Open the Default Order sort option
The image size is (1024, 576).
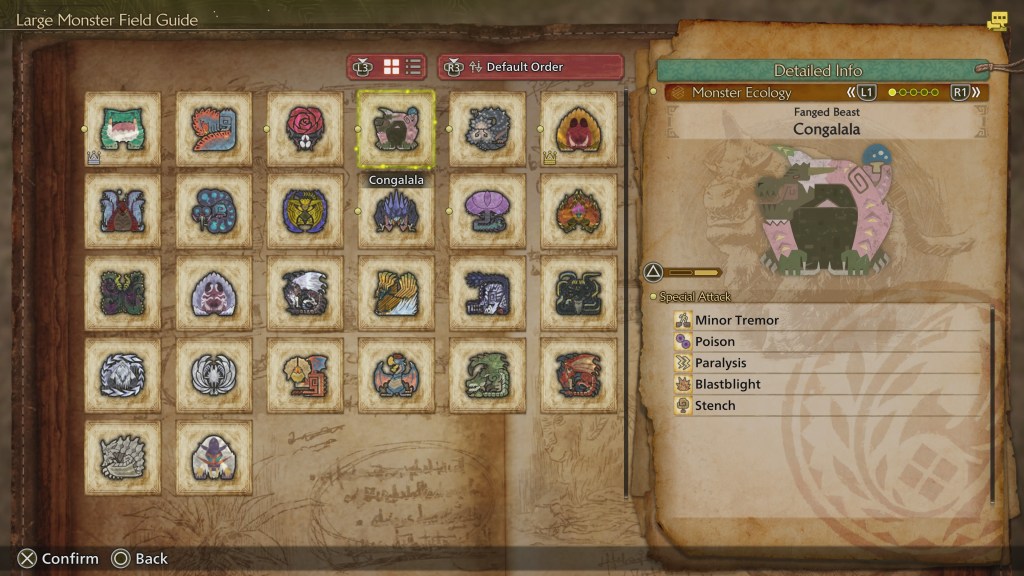pos(530,67)
